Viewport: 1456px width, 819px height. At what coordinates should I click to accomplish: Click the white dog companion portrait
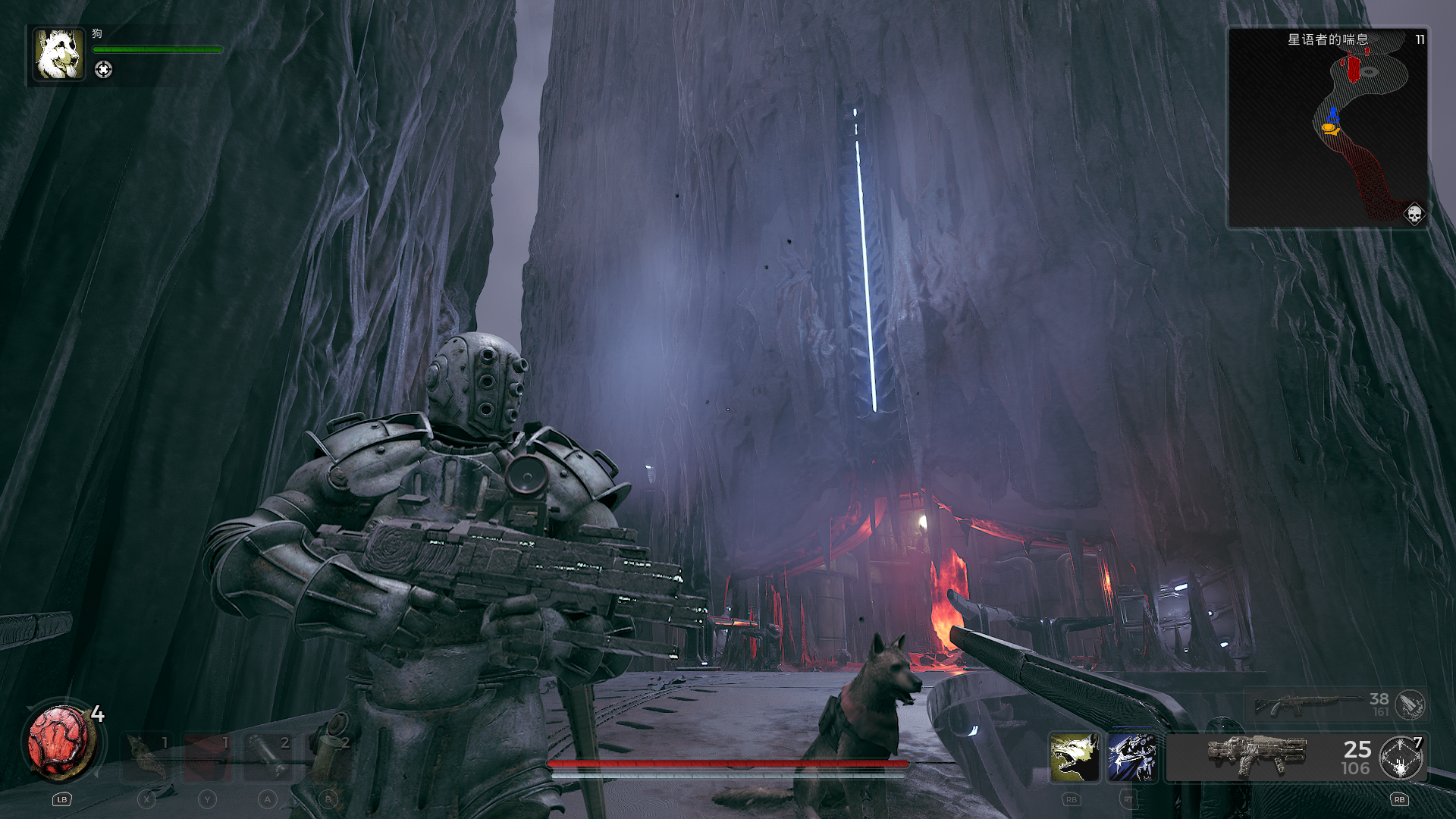(x=58, y=55)
